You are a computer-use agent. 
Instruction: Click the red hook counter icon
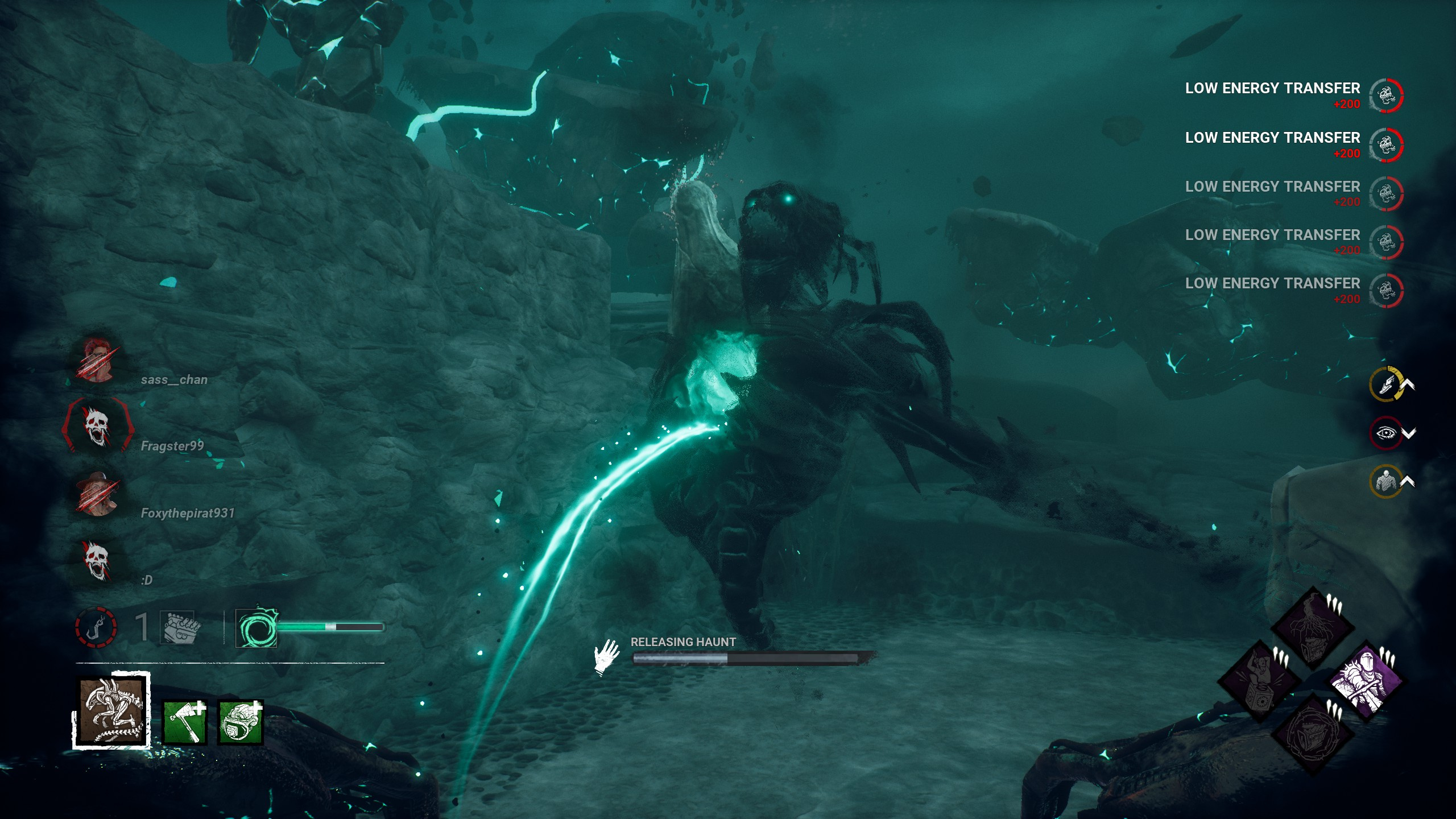pos(96,627)
